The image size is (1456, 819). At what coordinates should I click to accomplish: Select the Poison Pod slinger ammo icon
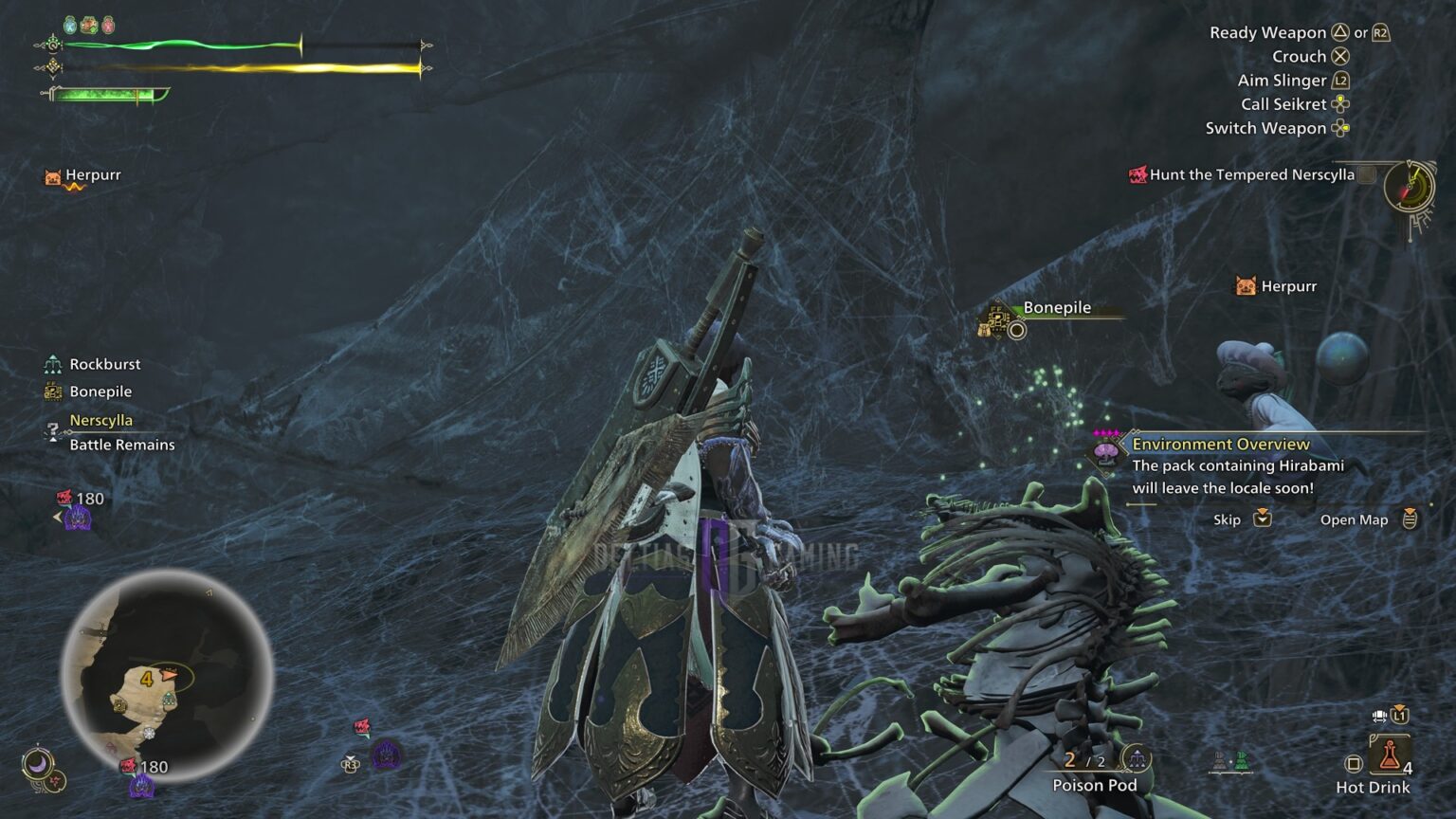point(1136,760)
